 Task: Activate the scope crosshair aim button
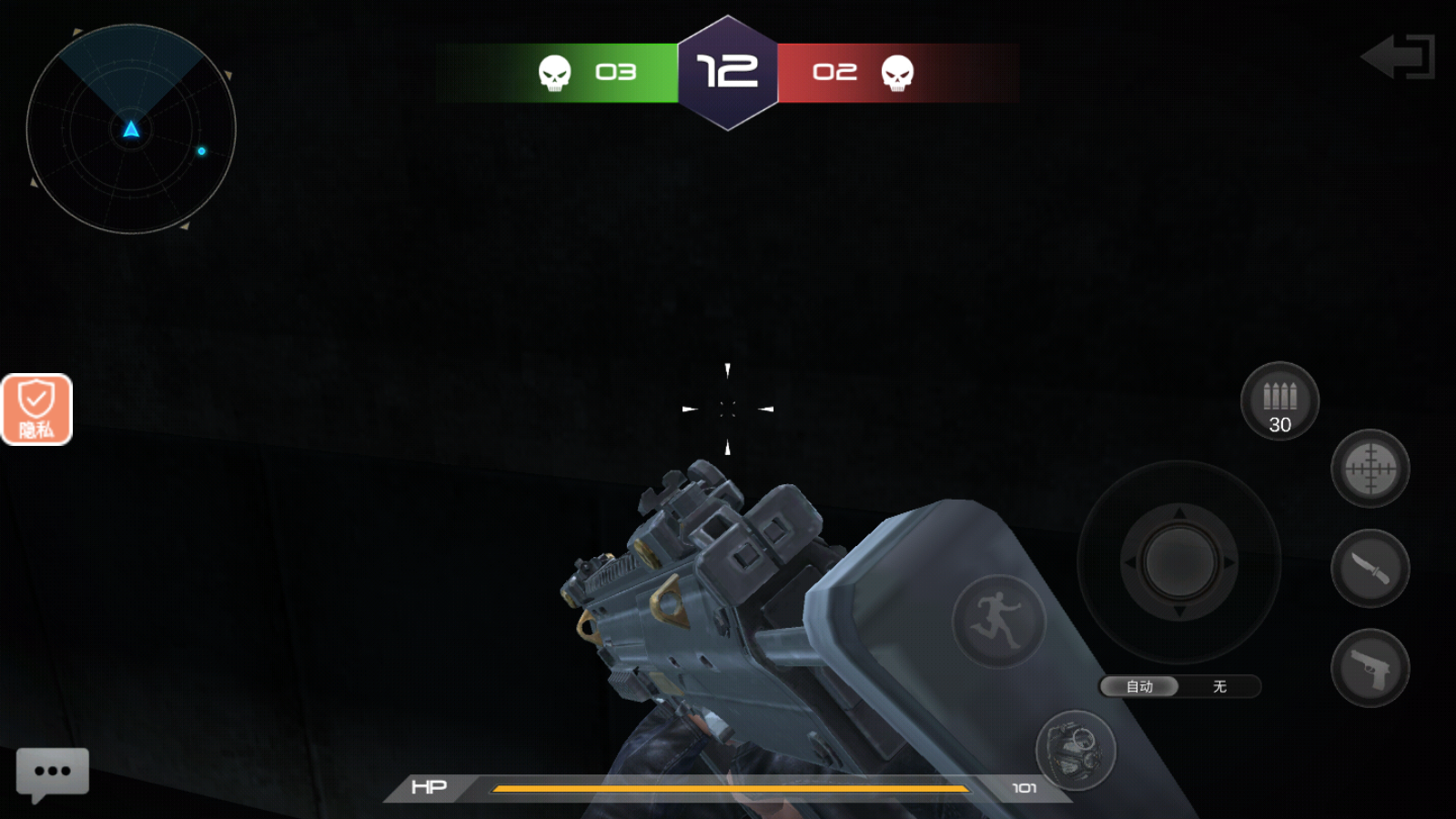point(1370,469)
